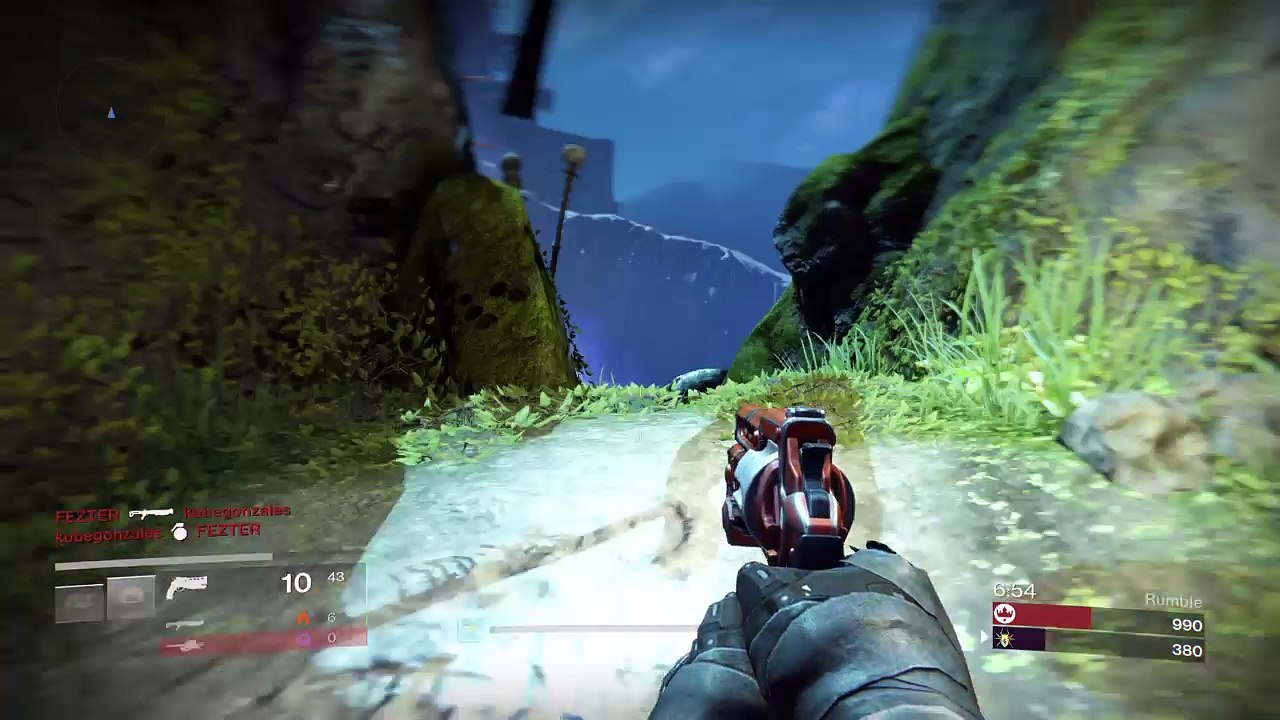This screenshot has width=1280, height=720.
Task: Select the spider emblem on the scoreboard
Action: [x=1005, y=639]
